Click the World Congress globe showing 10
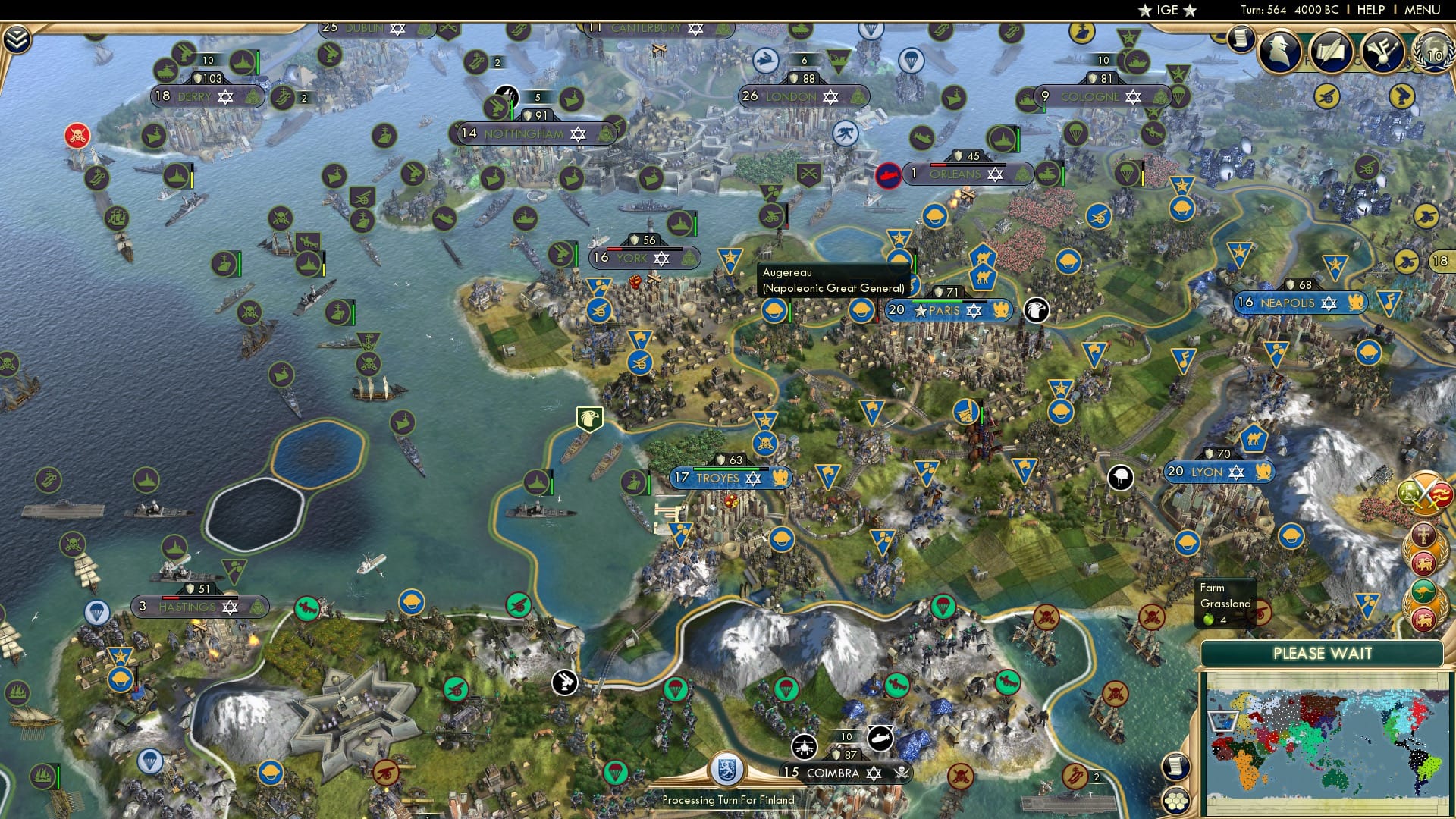 point(1434,54)
